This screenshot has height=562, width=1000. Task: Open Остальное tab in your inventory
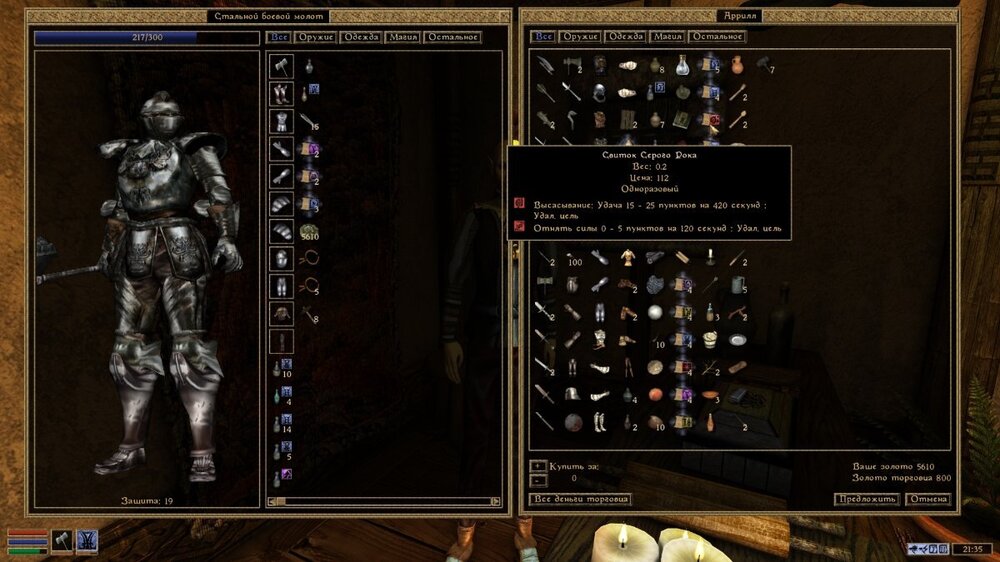click(x=452, y=37)
